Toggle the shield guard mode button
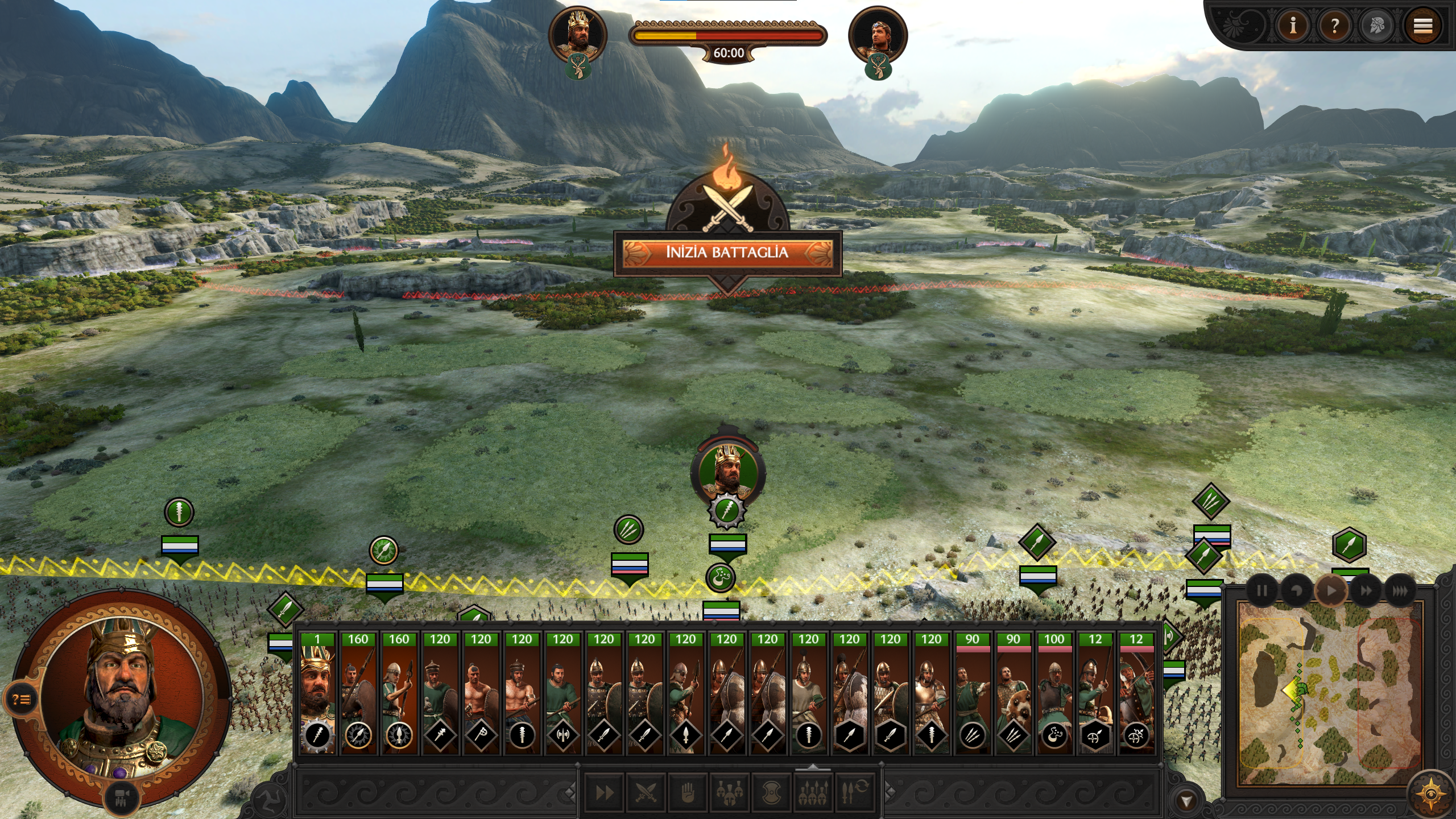This screenshot has height=819, width=1456. click(x=771, y=792)
